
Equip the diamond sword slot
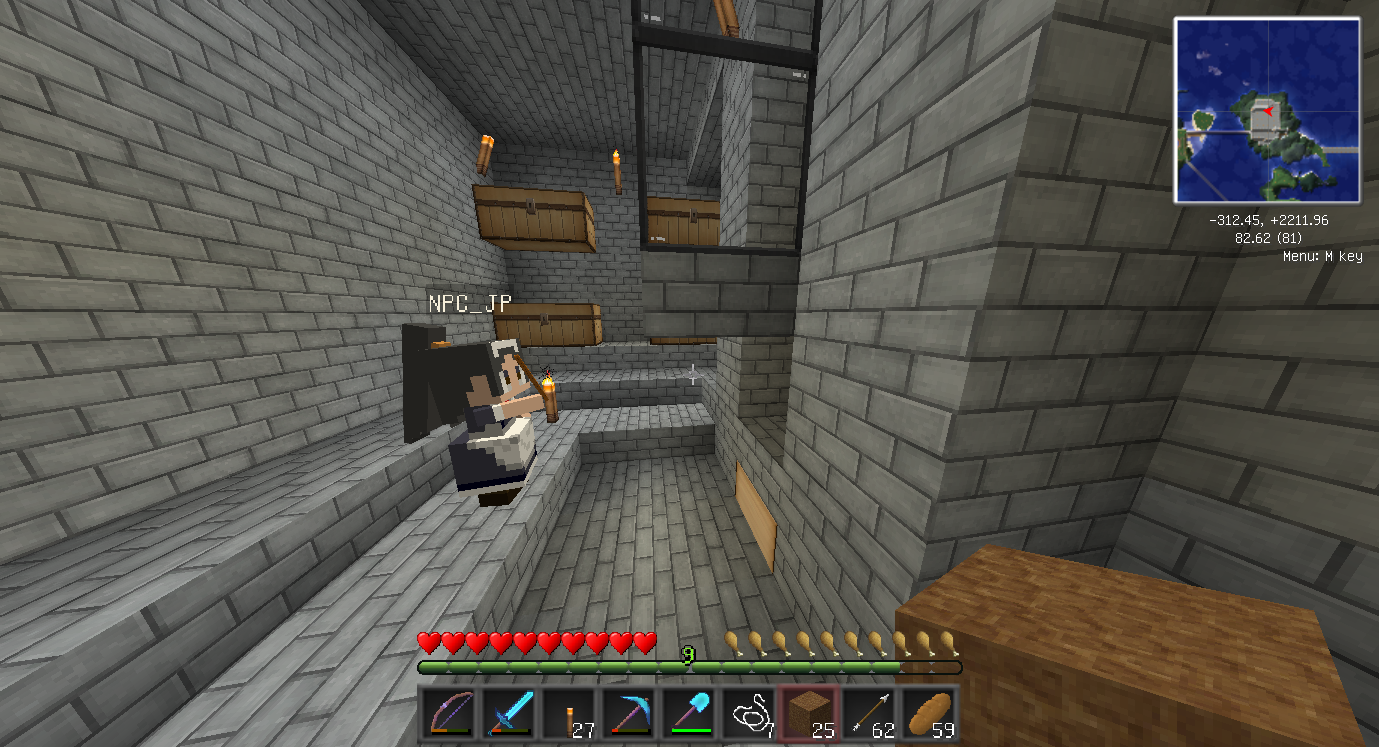click(508, 714)
